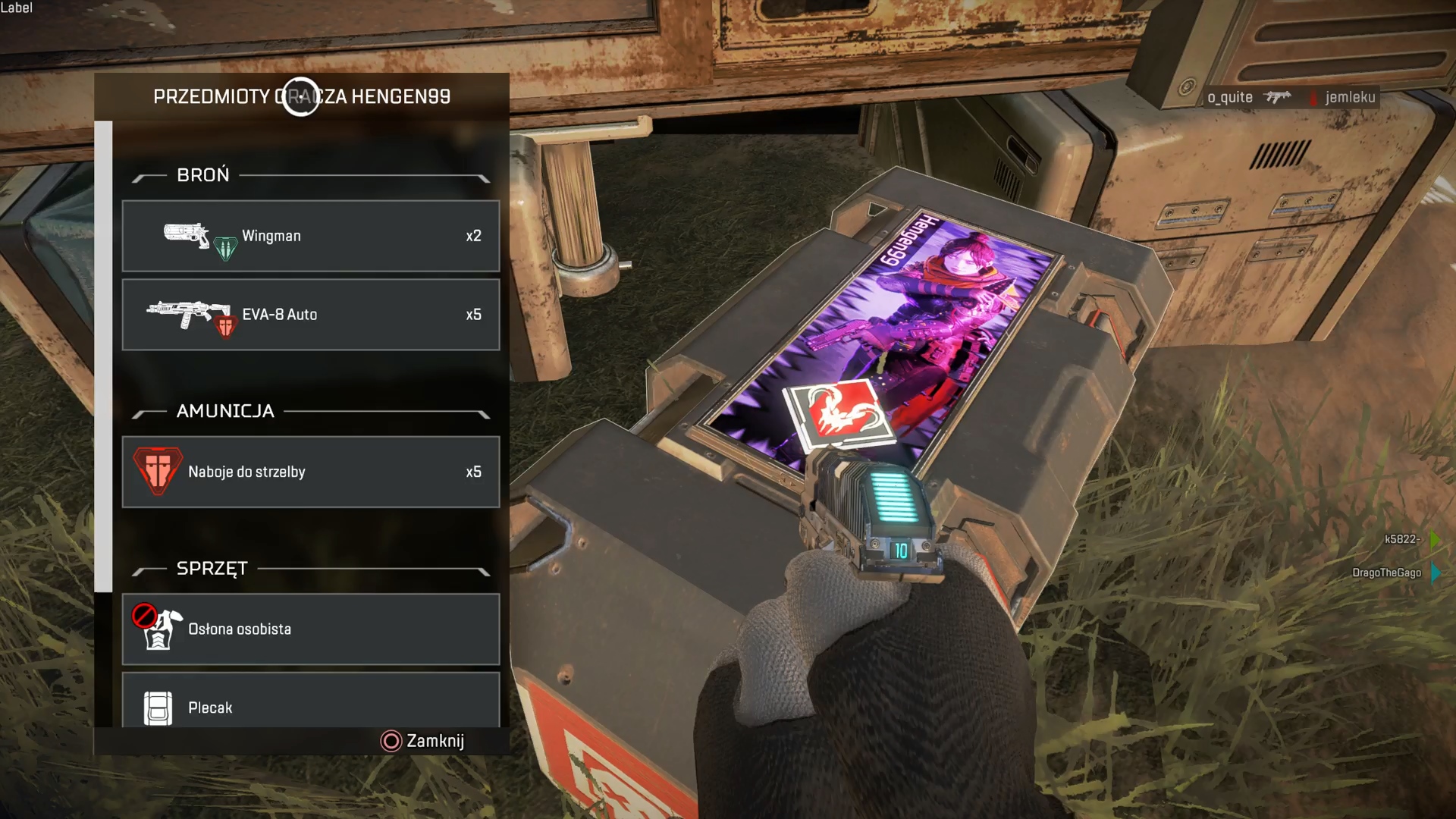Select the Plecak backpack item
Image resolution: width=1456 pixels, height=819 pixels.
pyautogui.click(x=311, y=702)
